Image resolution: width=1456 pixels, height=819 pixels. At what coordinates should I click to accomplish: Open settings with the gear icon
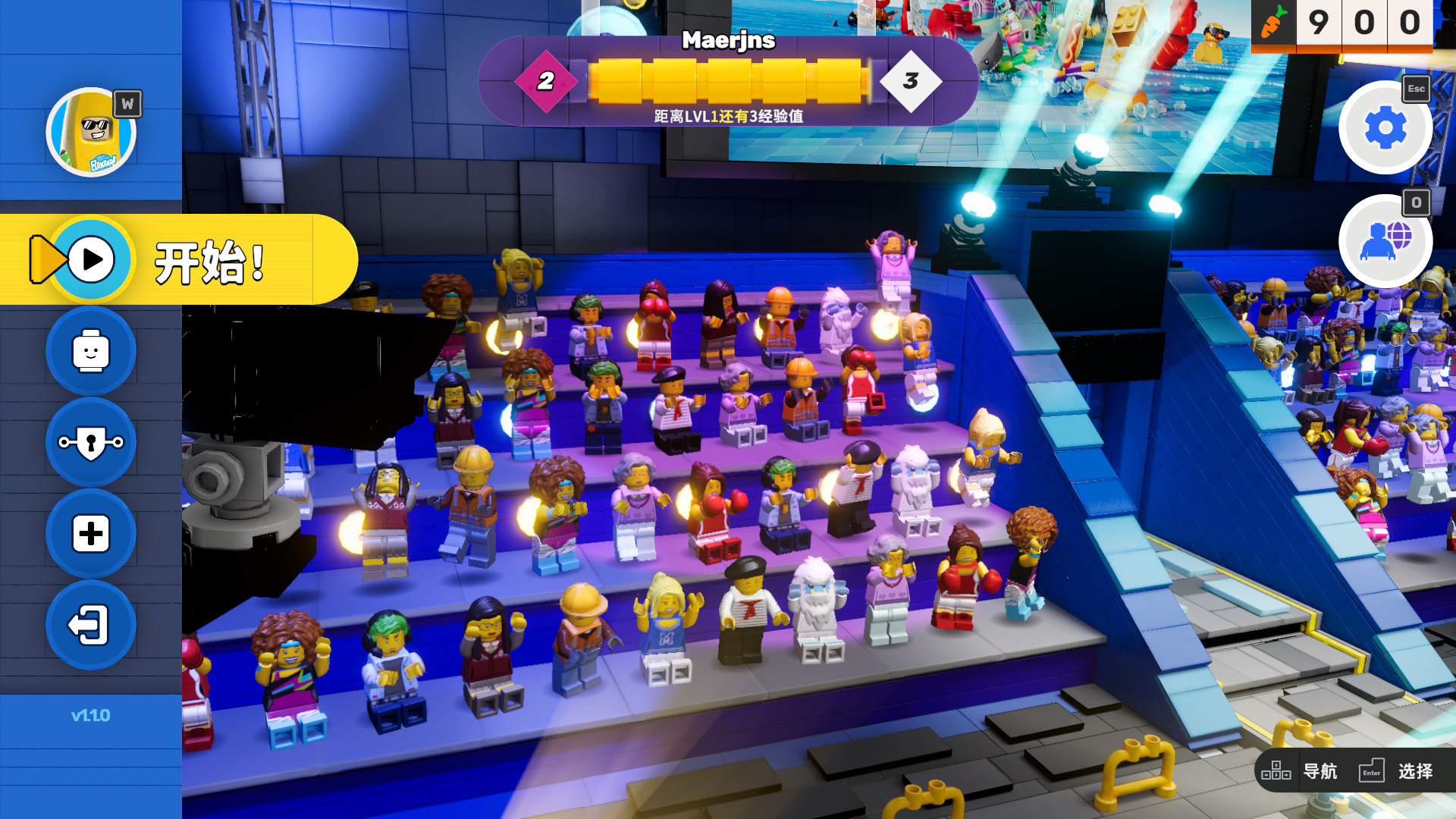tap(1385, 127)
